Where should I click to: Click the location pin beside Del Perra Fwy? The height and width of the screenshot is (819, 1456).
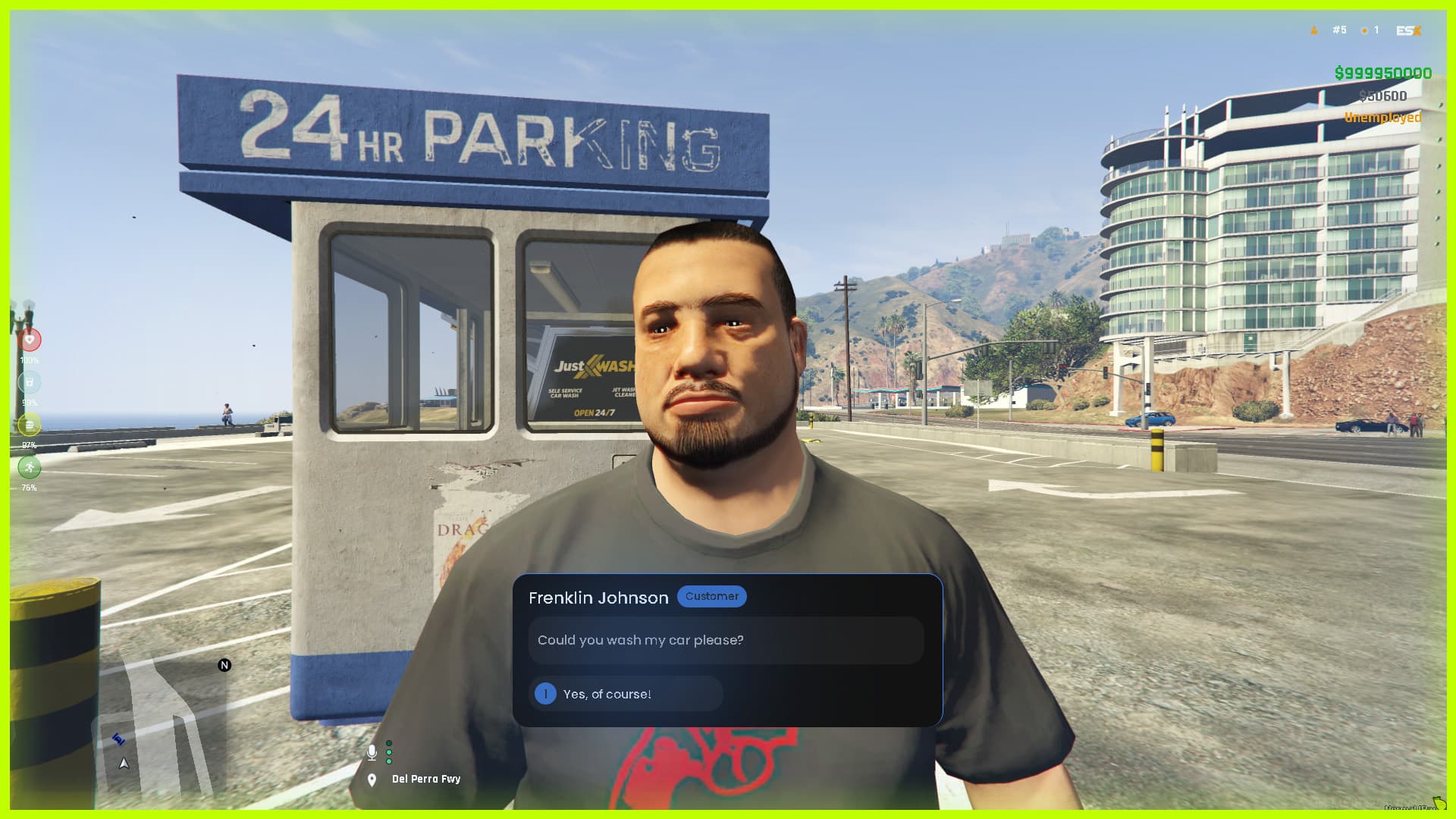(372, 778)
